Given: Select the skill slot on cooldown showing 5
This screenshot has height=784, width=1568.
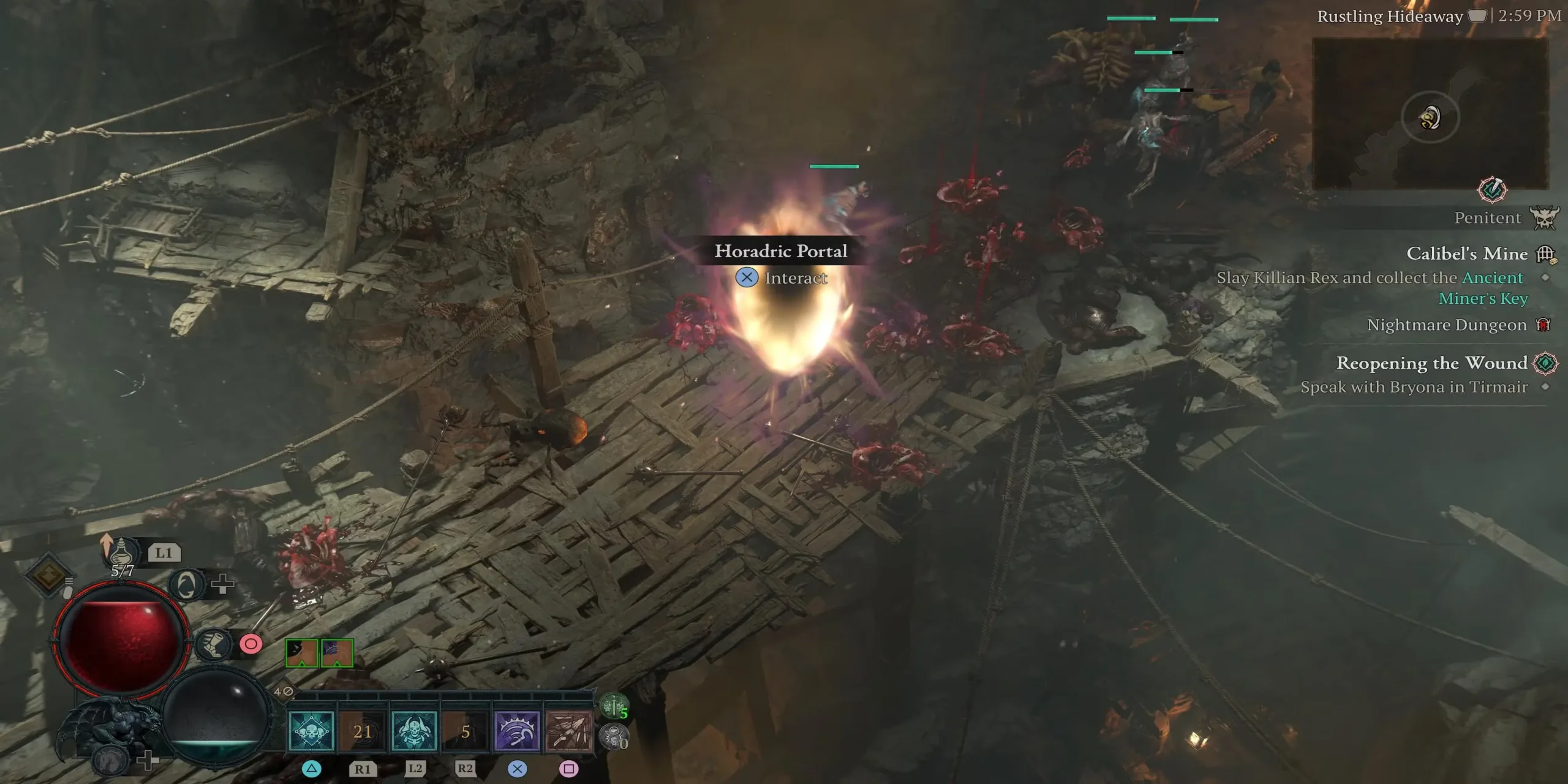Looking at the screenshot, I should click(466, 731).
